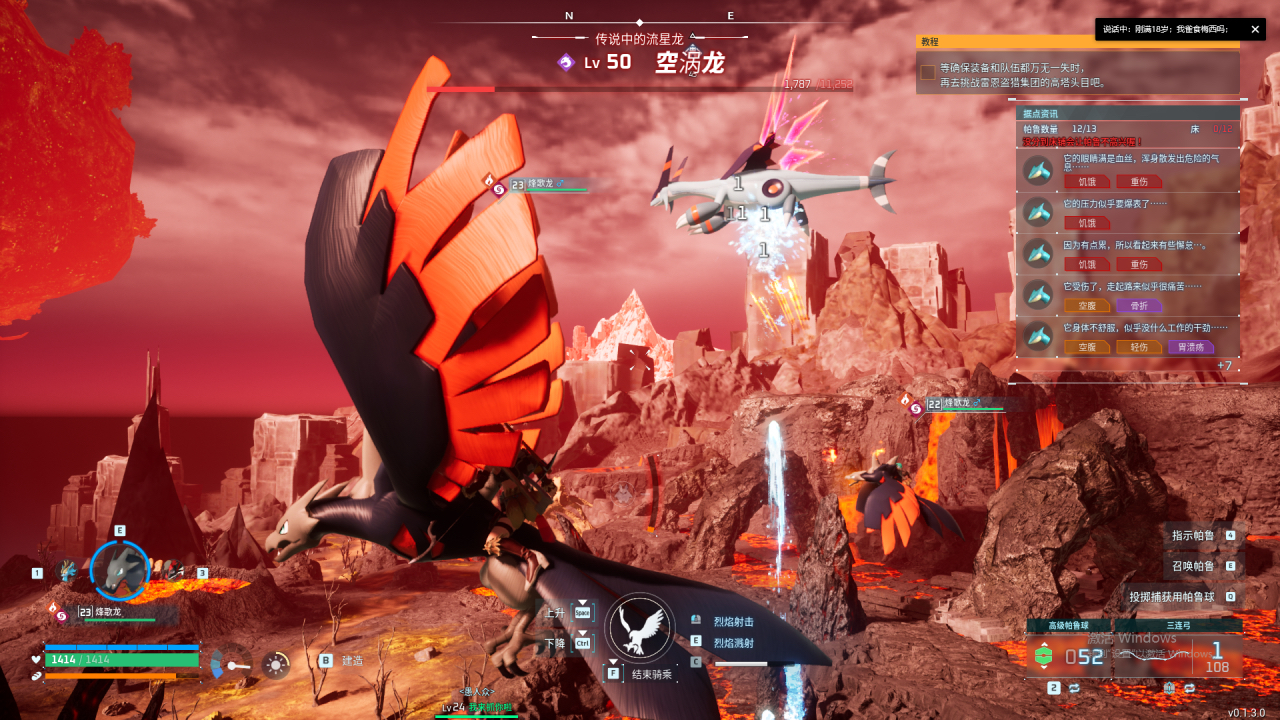Select the 召唤帕鲁 command
This screenshot has width=1280, height=720.
(x=1193, y=566)
